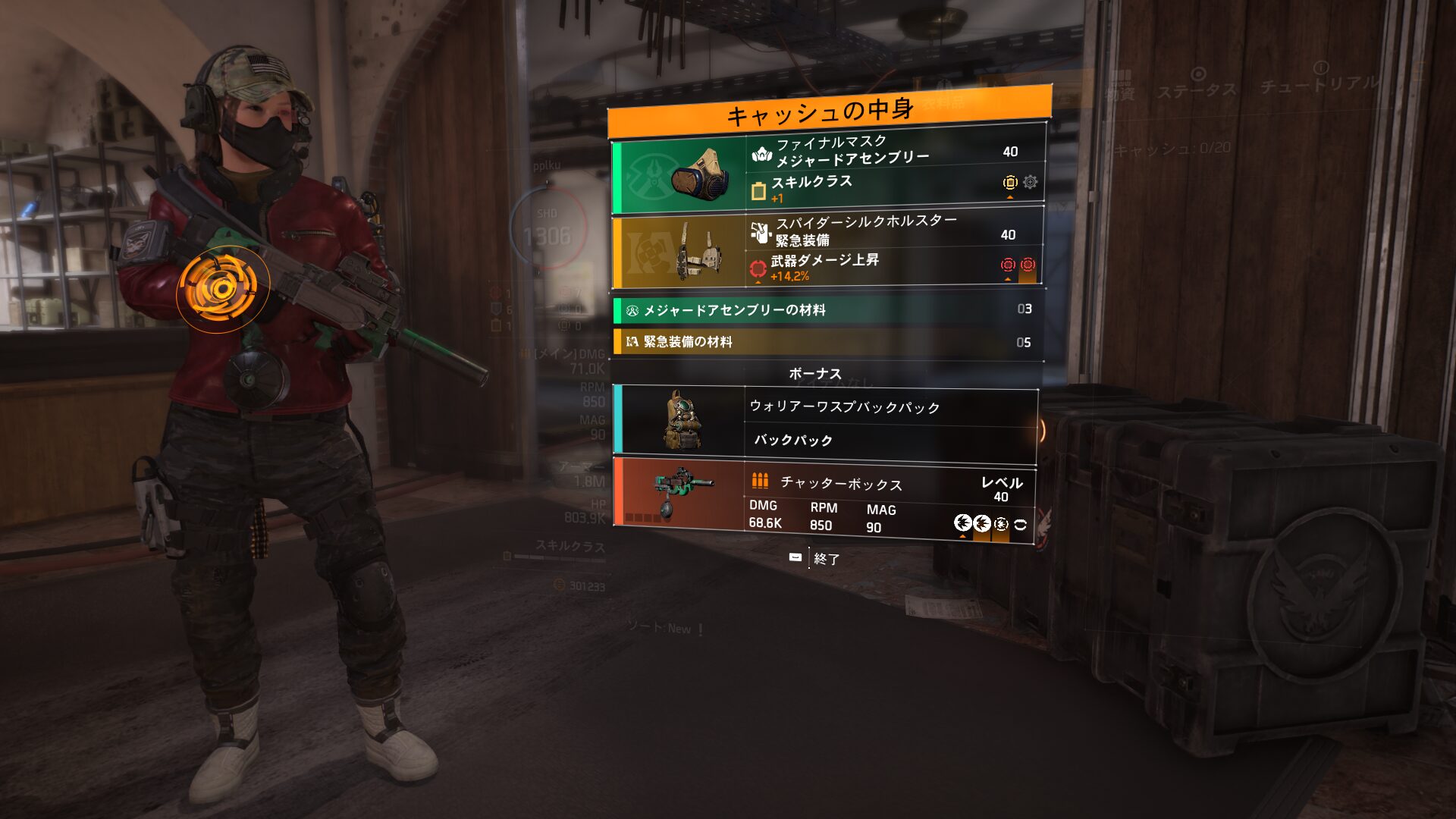
Task: Select the ウォリアーワスプバックパック bonus backpack row
Action: click(x=825, y=424)
